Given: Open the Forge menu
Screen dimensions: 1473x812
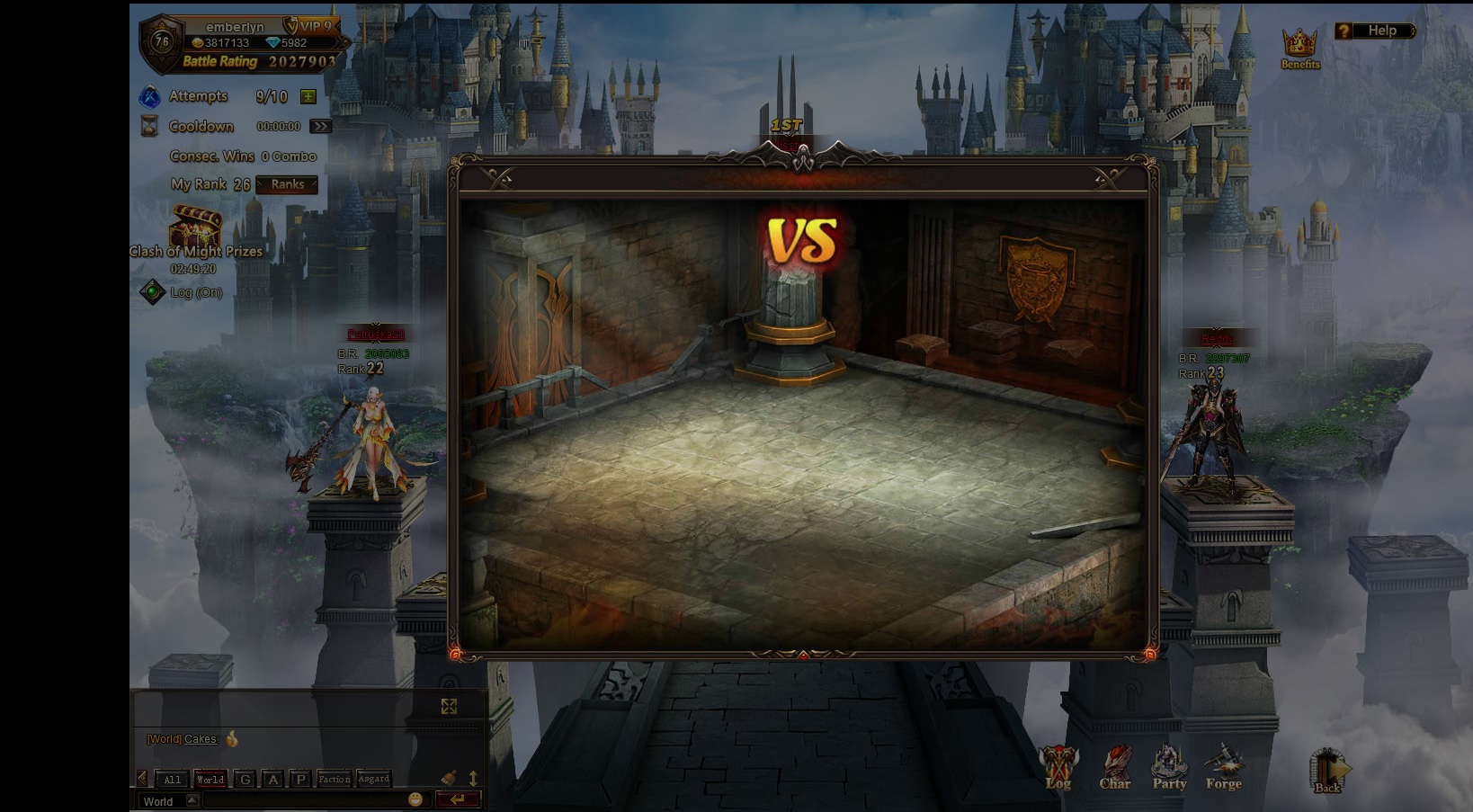Looking at the screenshot, I should tap(1223, 769).
